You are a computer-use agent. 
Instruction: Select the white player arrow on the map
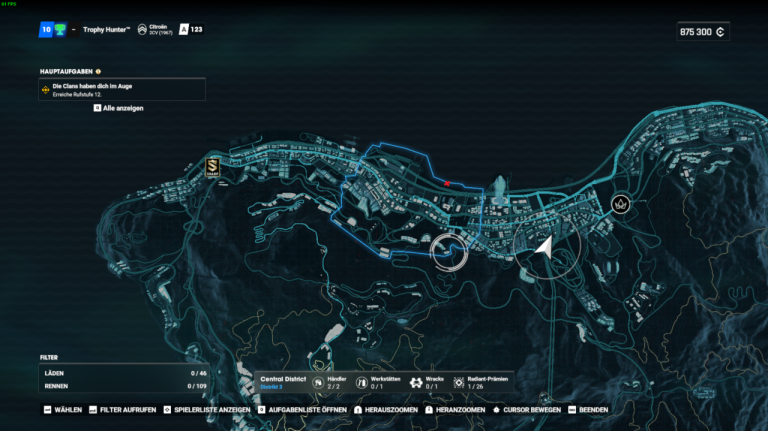click(544, 247)
